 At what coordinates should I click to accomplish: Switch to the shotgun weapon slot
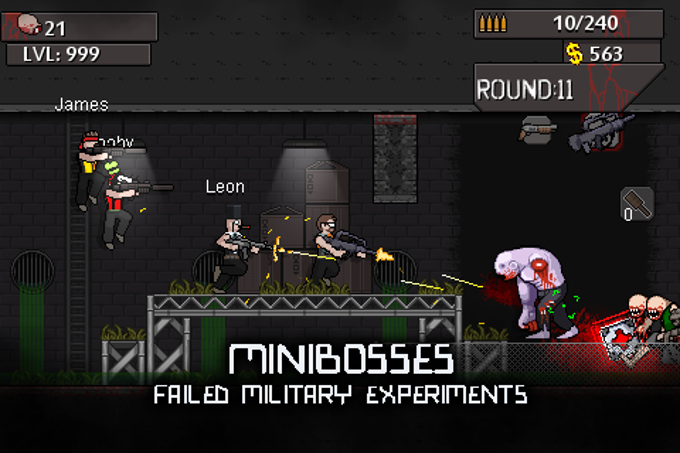pos(538,129)
